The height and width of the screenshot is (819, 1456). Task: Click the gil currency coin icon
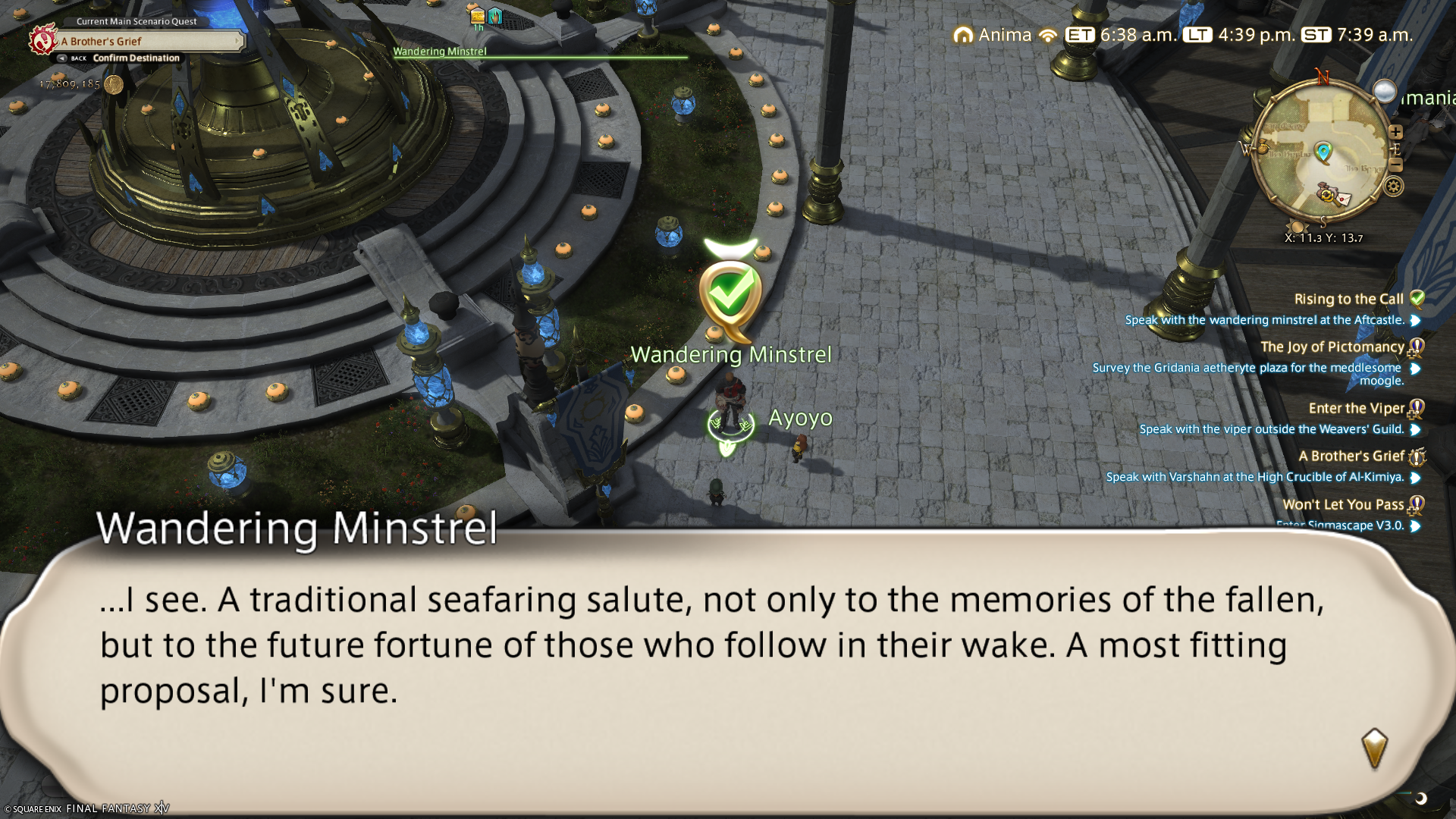click(x=114, y=84)
